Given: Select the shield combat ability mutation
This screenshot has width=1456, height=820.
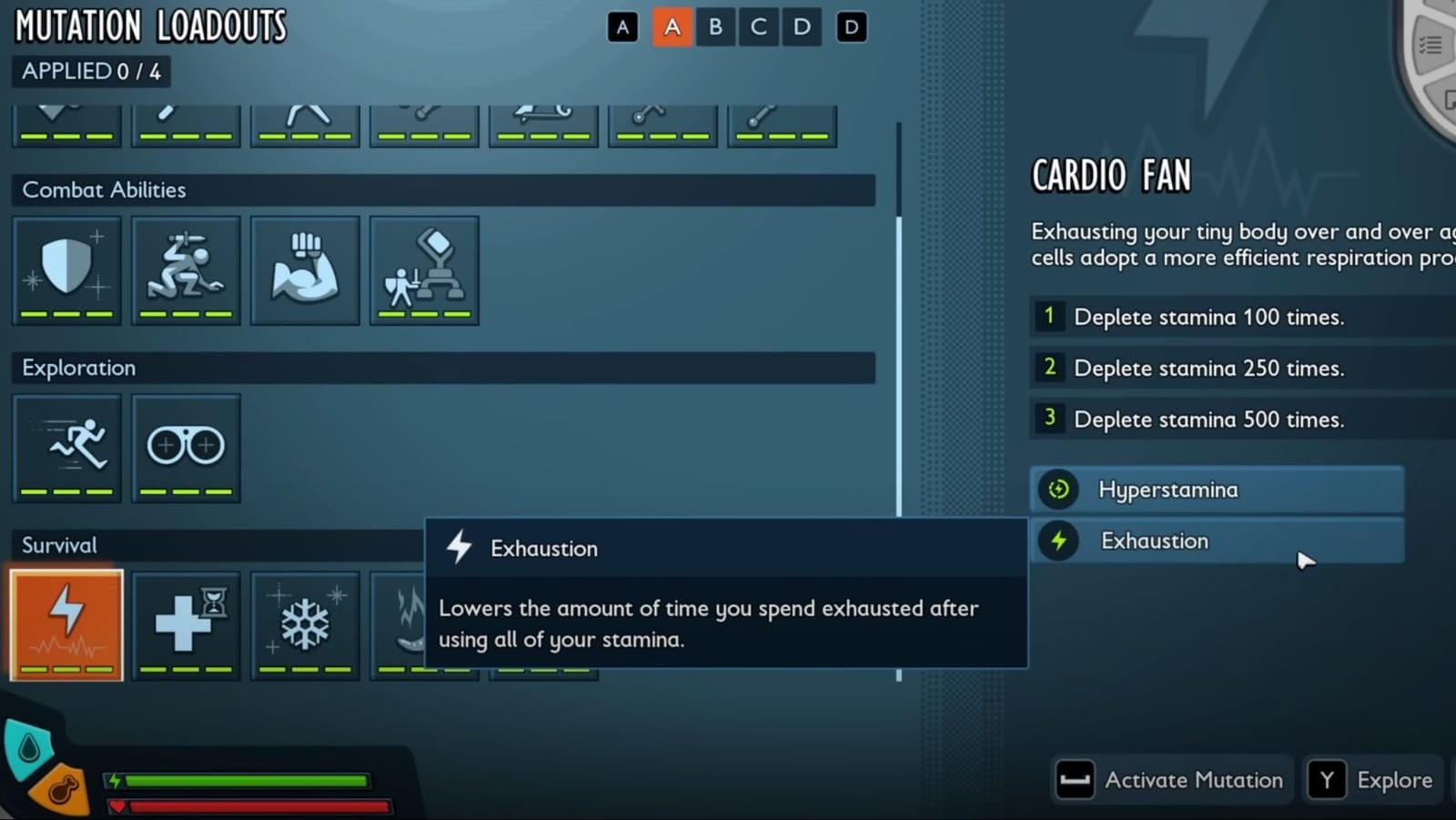Looking at the screenshot, I should 66,269.
